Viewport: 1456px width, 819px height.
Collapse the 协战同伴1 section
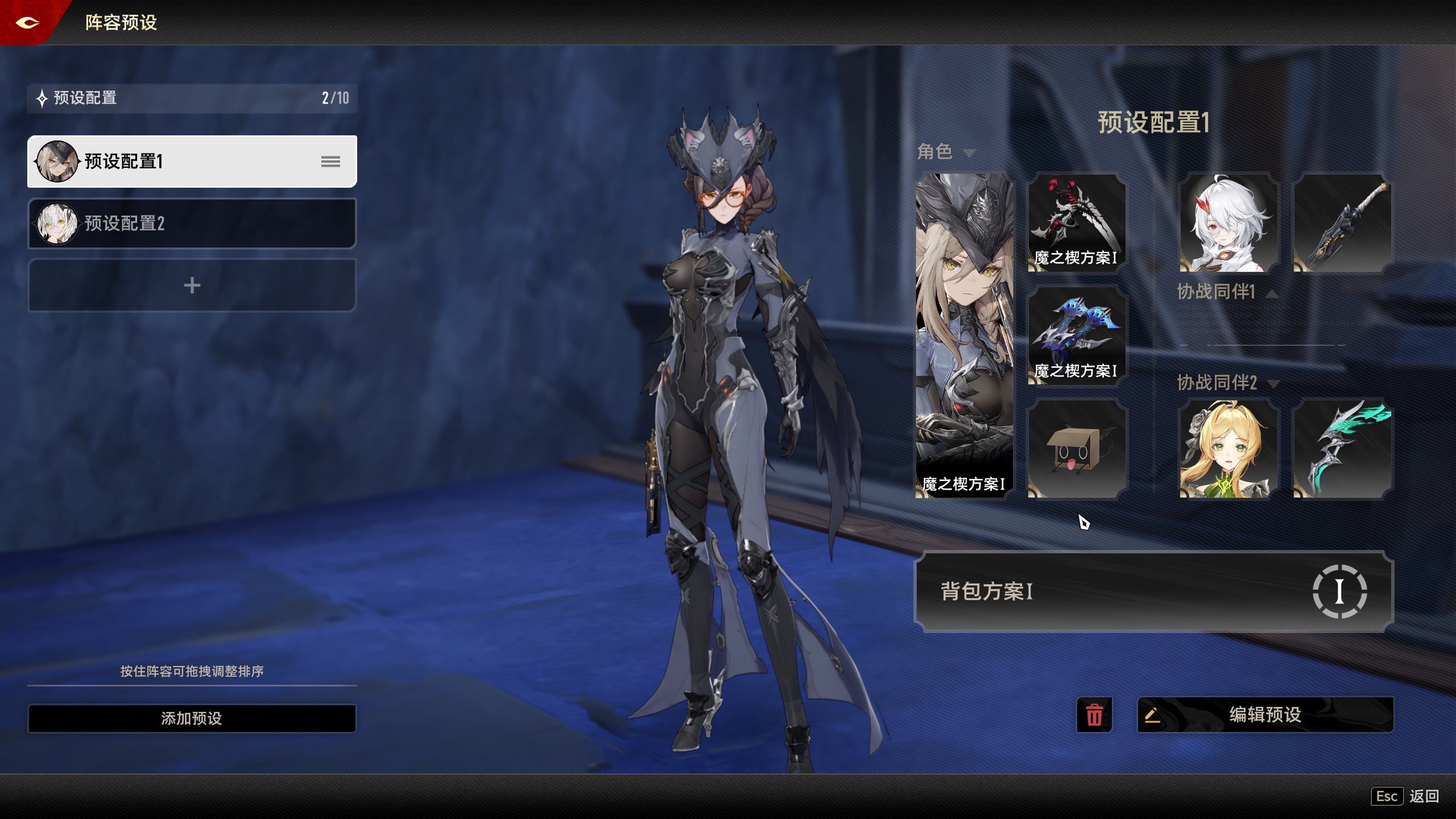point(1272,293)
